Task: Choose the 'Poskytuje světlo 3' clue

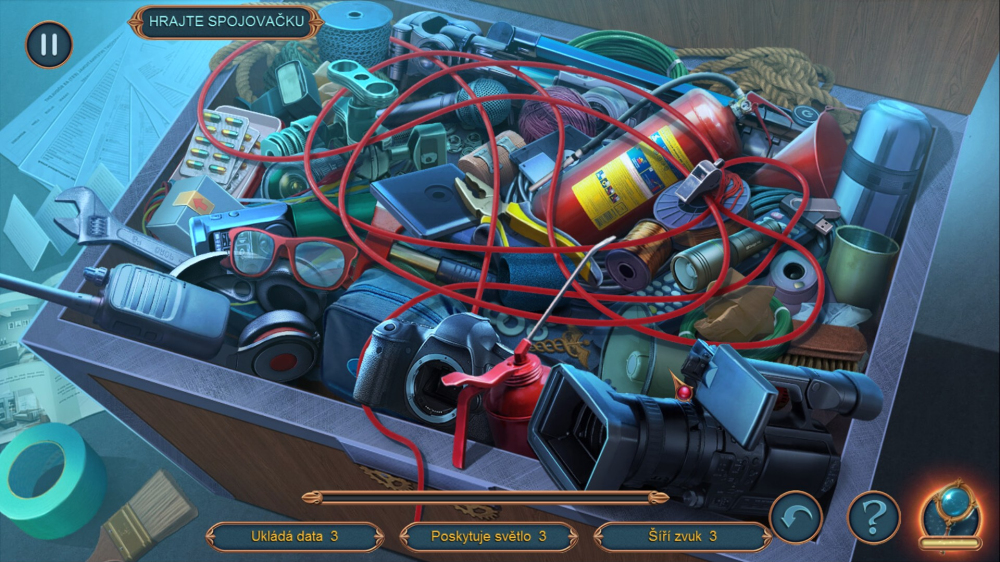Action: (488, 536)
